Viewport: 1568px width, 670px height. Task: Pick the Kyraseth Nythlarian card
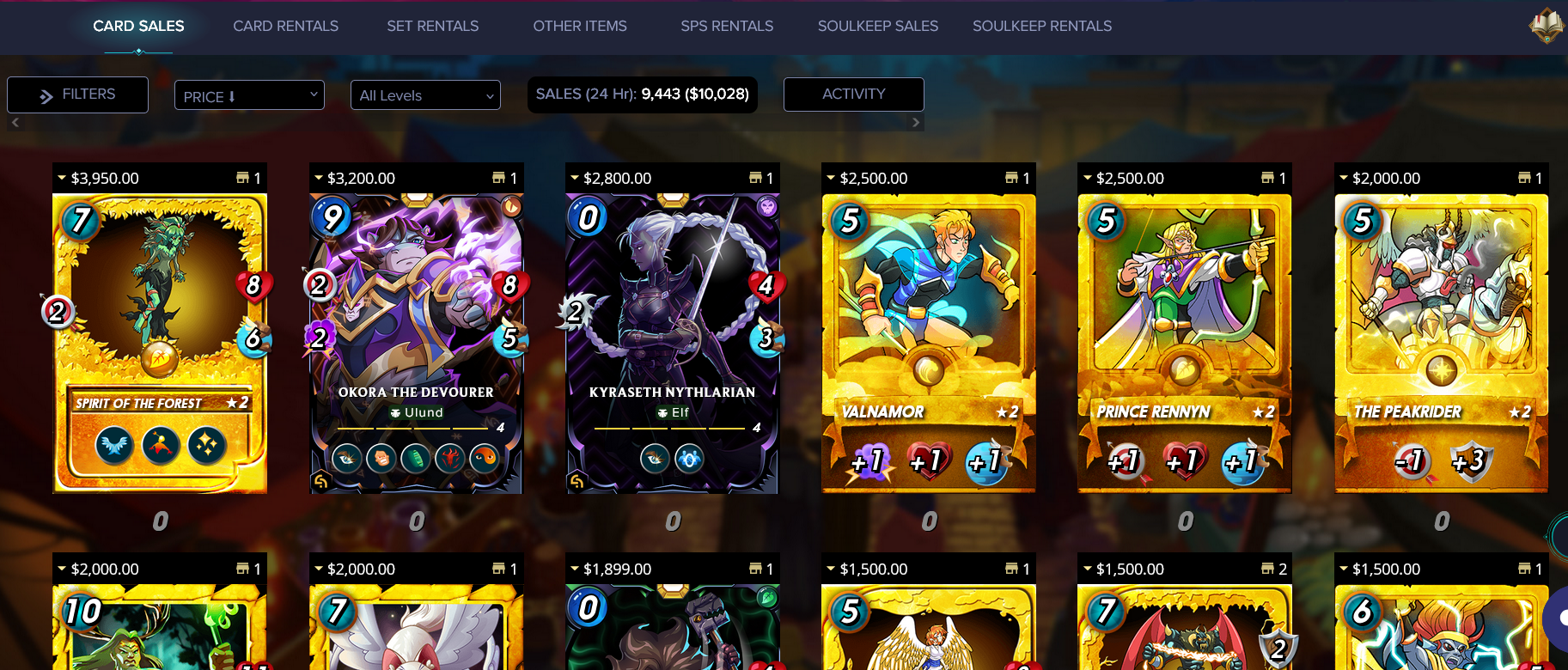click(x=672, y=344)
